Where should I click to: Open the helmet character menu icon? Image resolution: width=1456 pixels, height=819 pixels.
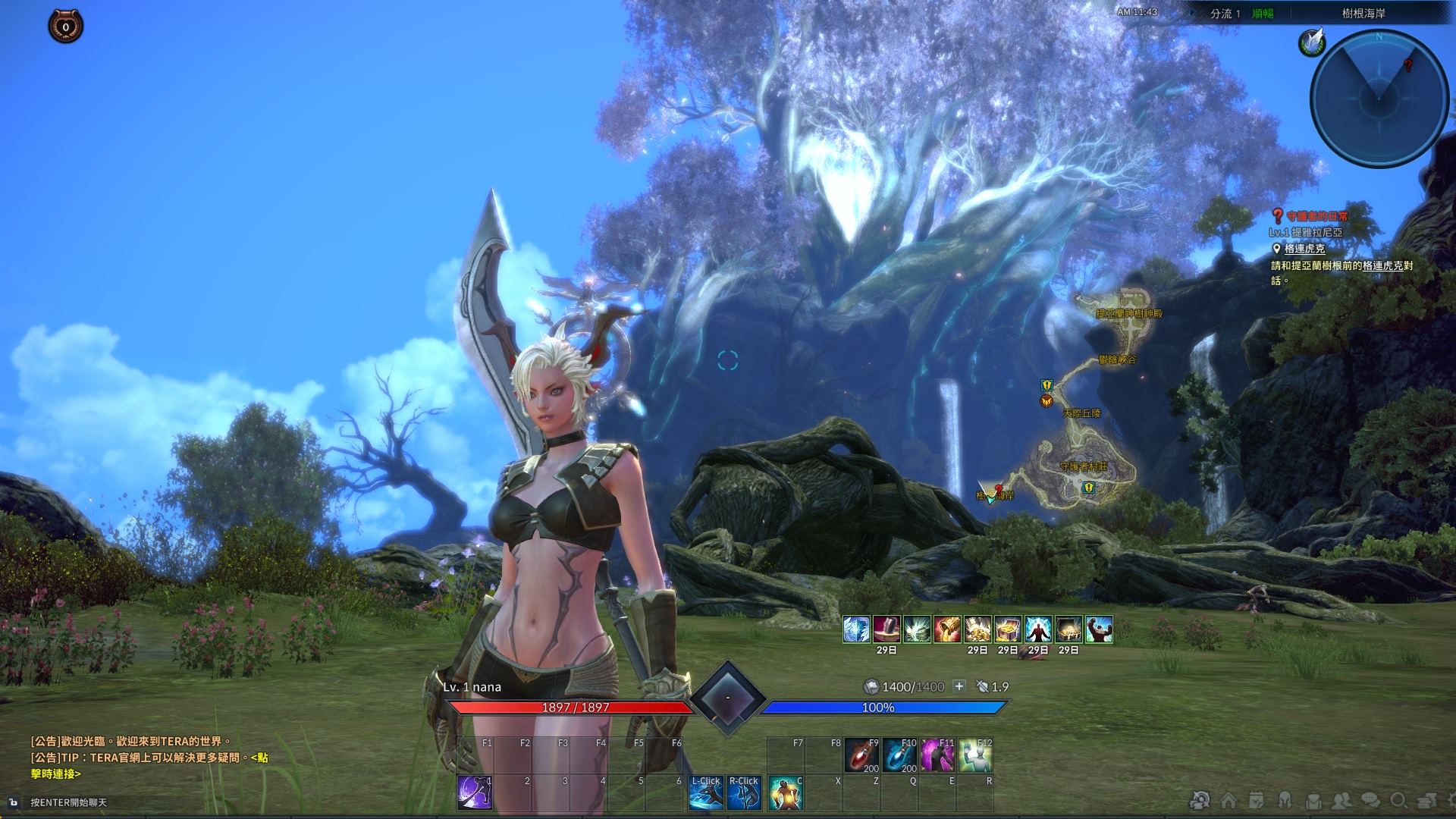pyautogui.click(x=1285, y=801)
